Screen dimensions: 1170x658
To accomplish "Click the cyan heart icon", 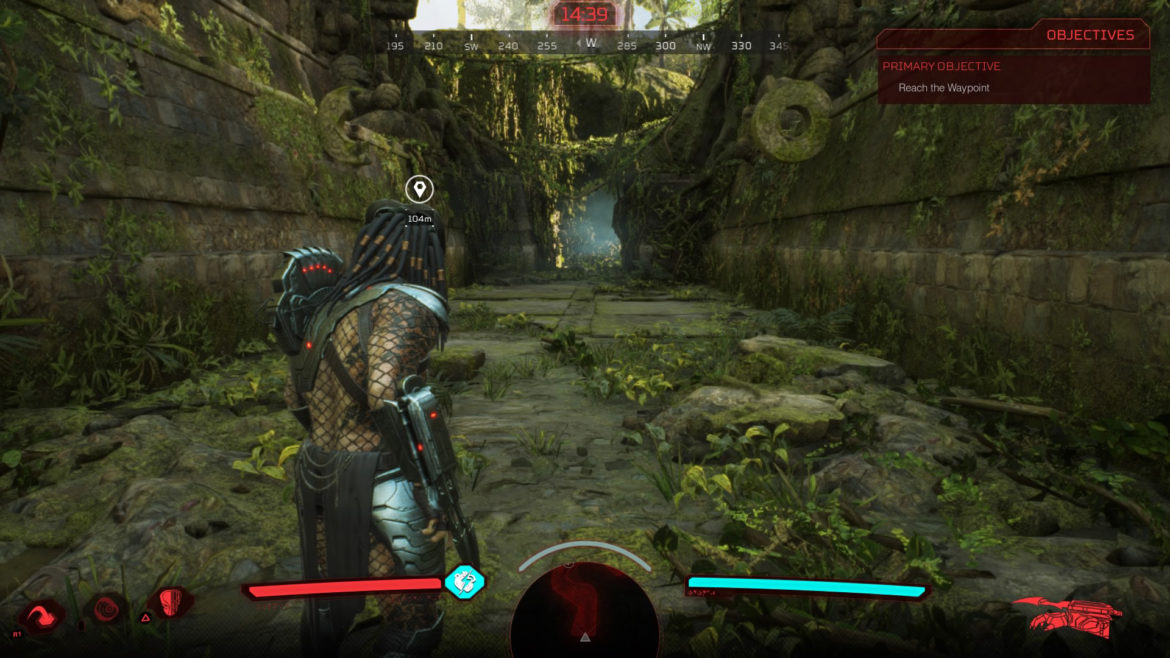I will point(464,581).
